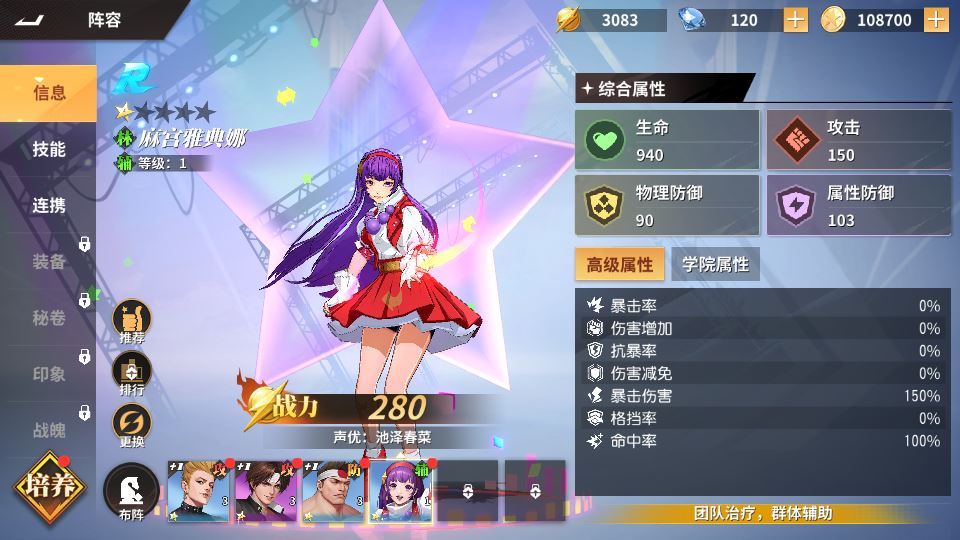Open the 布阵 formation chess knight button
The height and width of the screenshot is (540, 960).
coord(132,490)
